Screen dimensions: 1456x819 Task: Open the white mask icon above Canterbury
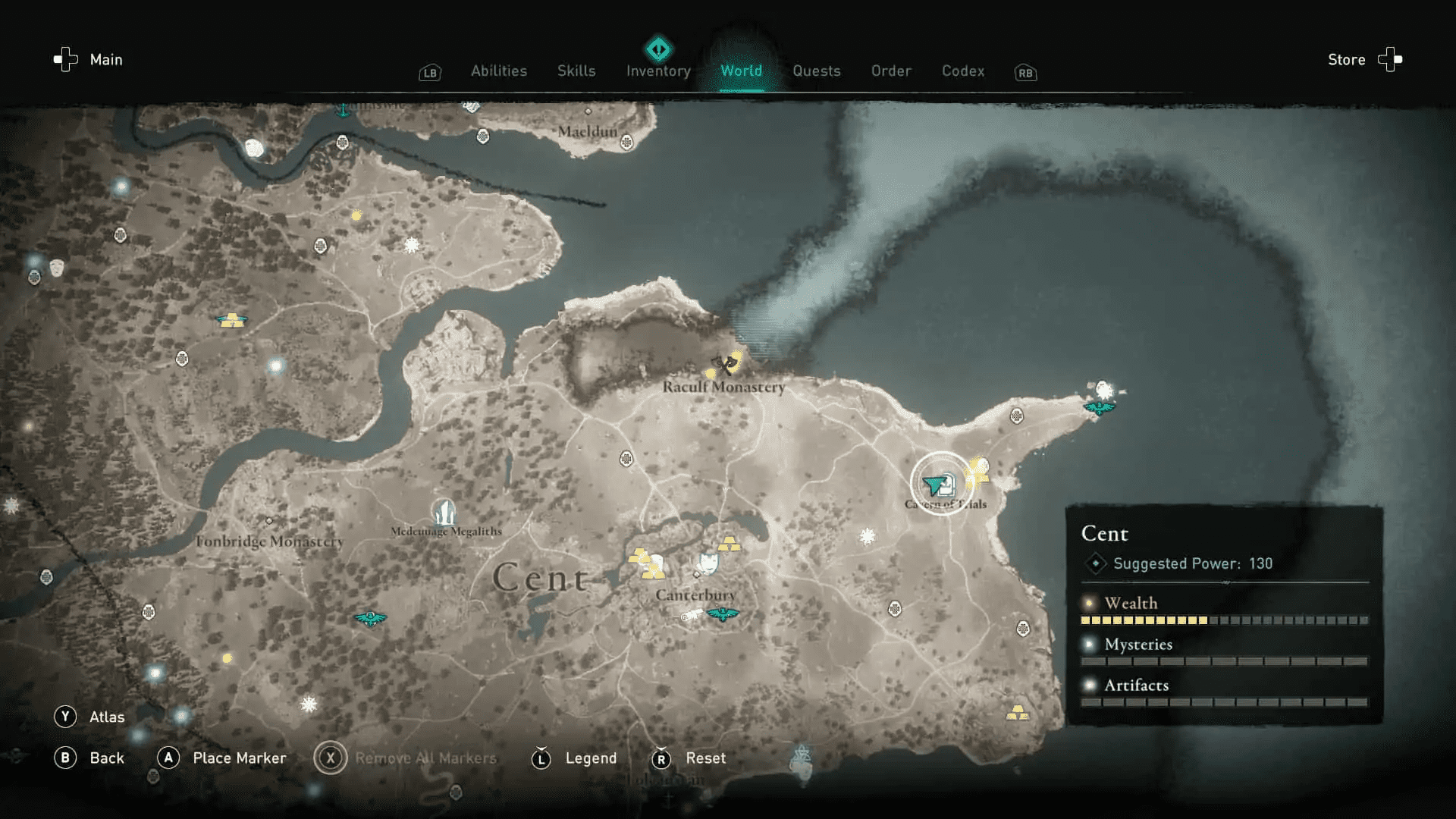708,563
